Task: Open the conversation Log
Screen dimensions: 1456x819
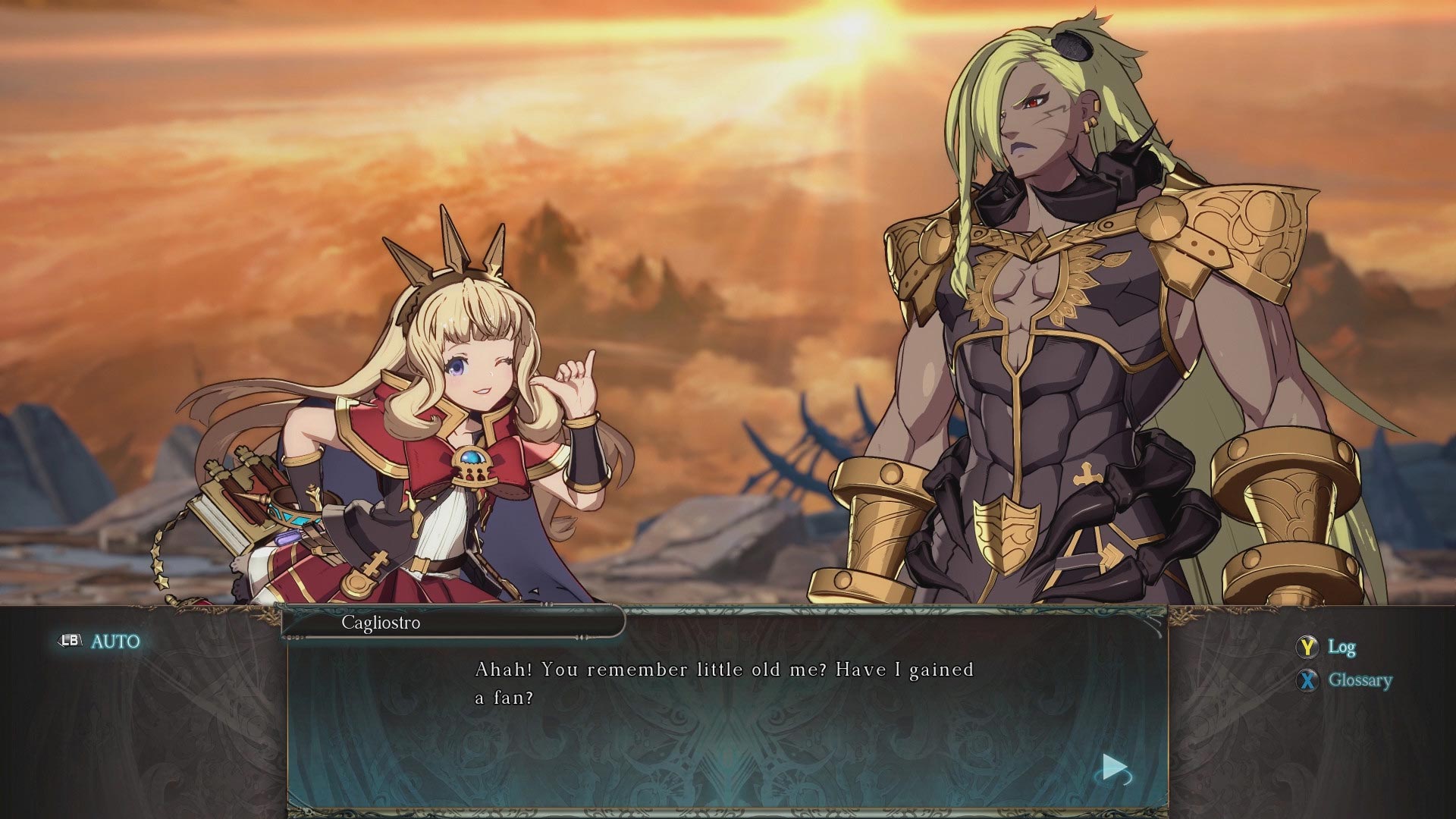Action: (1339, 648)
